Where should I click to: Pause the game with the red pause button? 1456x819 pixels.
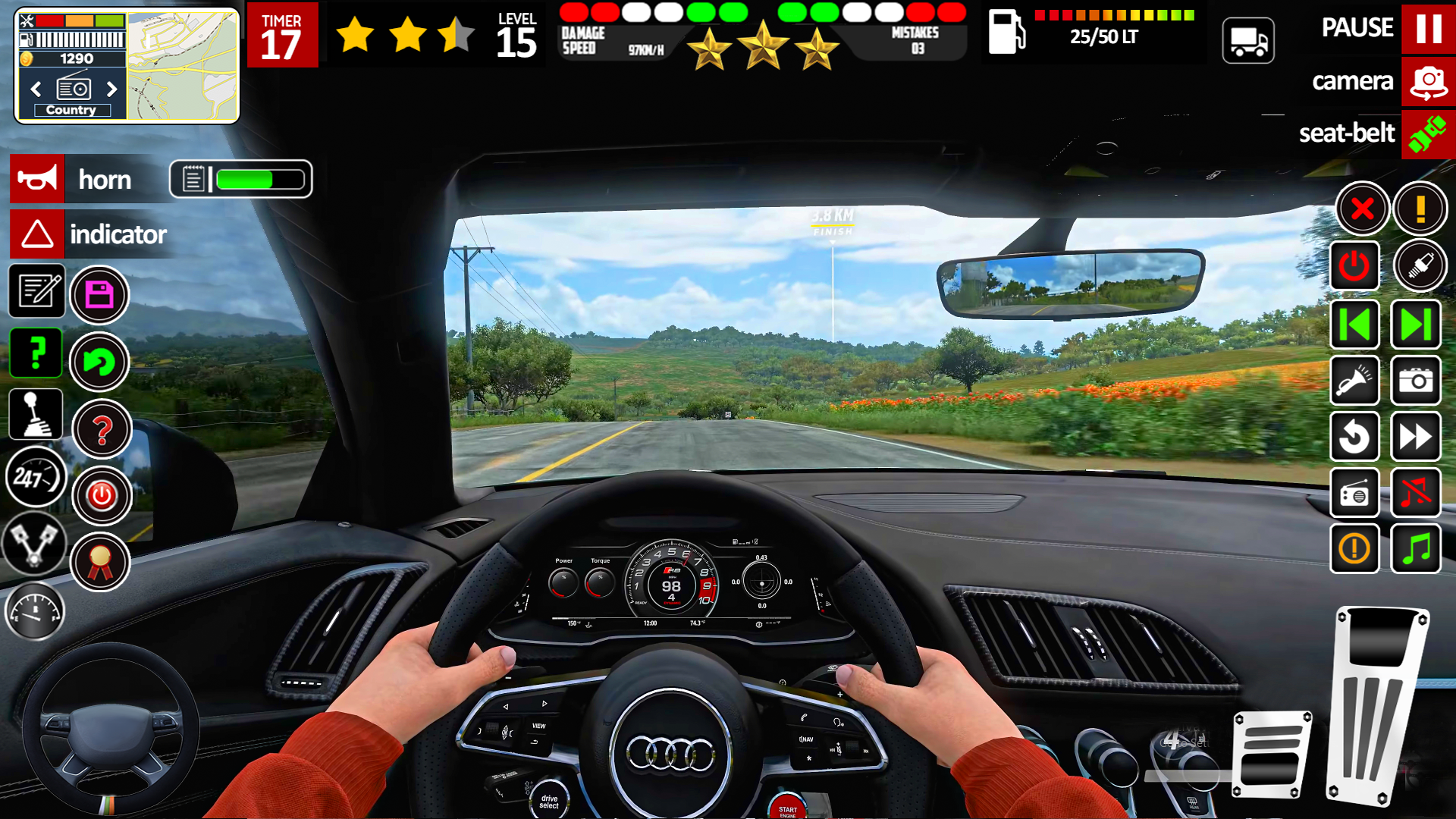(x=1428, y=29)
